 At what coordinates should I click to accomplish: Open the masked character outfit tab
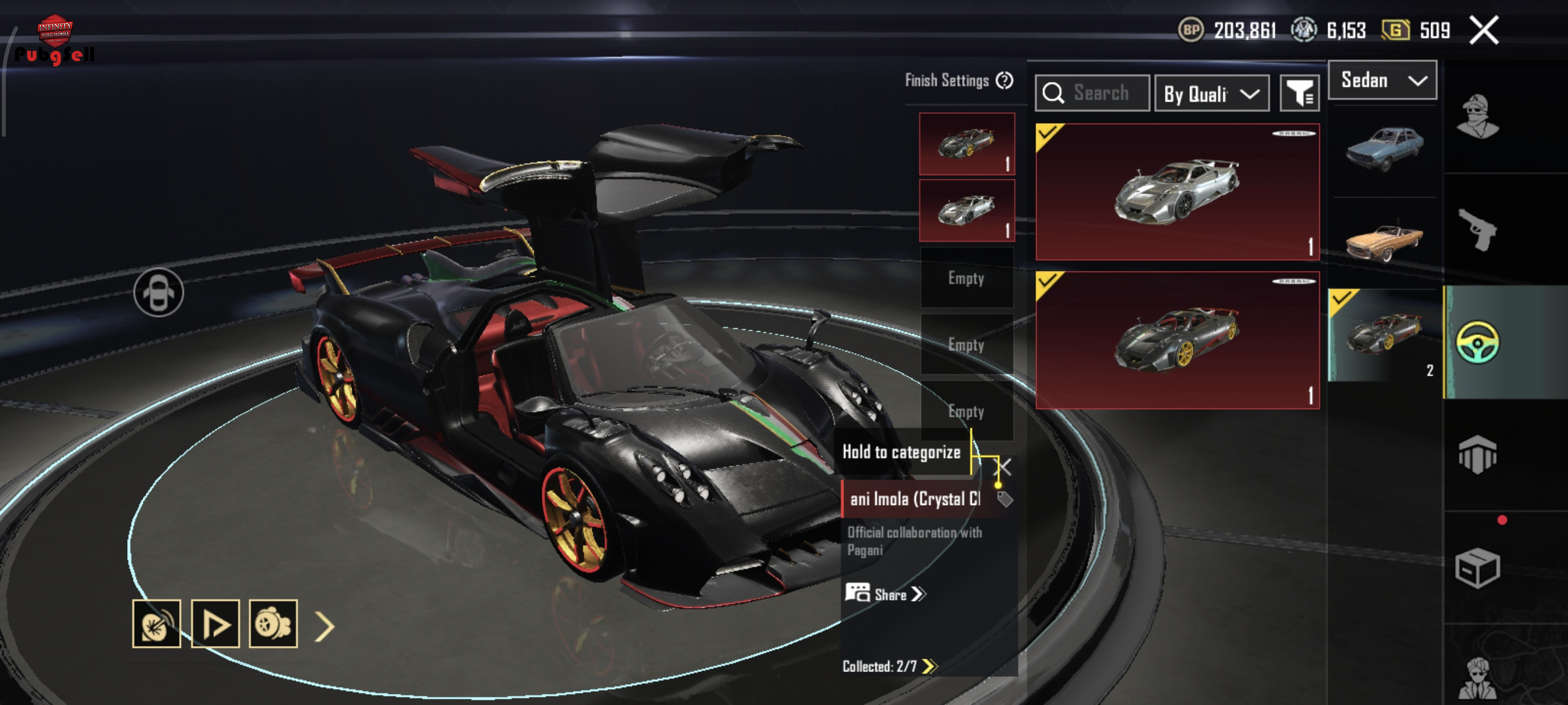pos(1477,117)
